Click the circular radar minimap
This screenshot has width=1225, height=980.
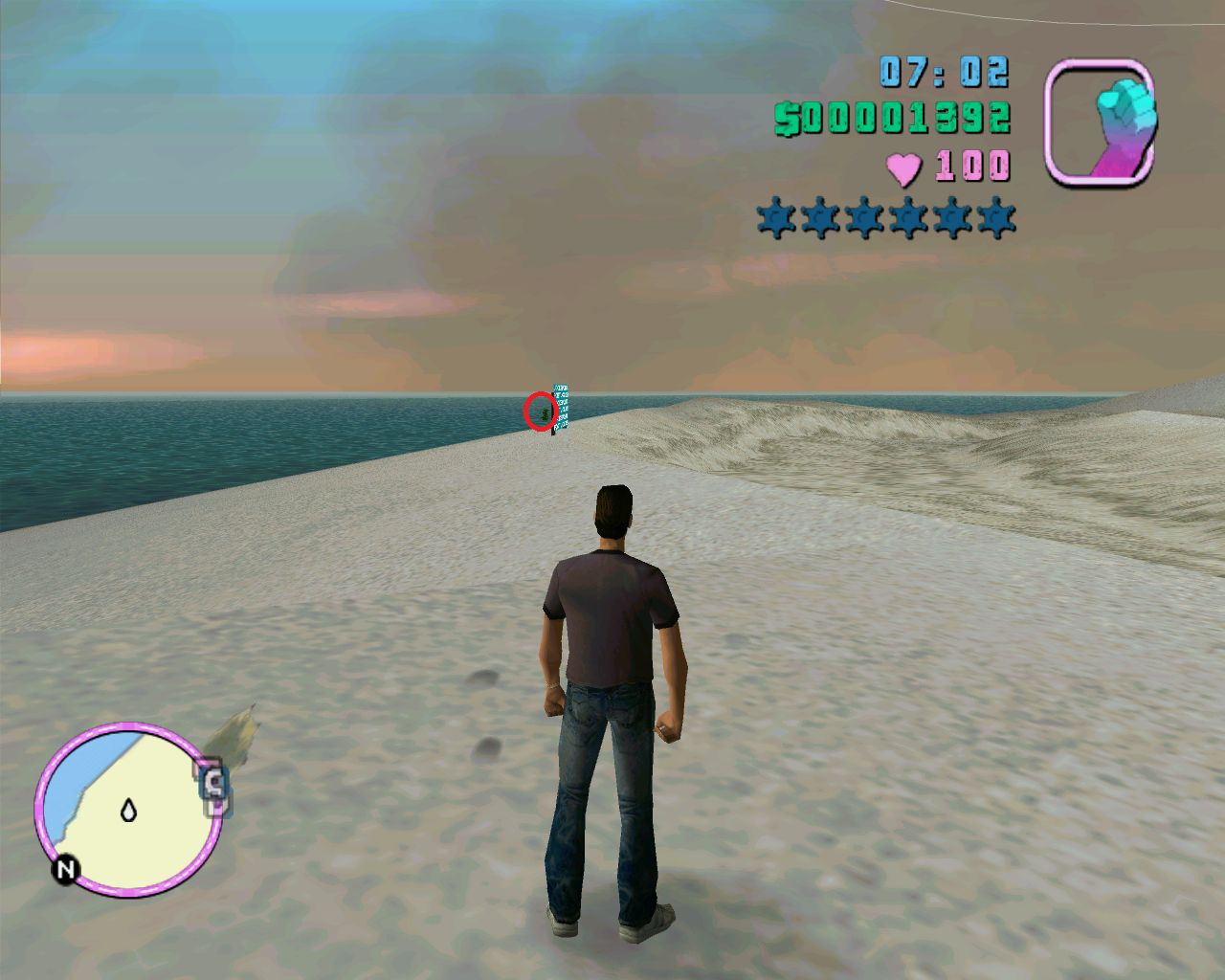[x=128, y=810]
